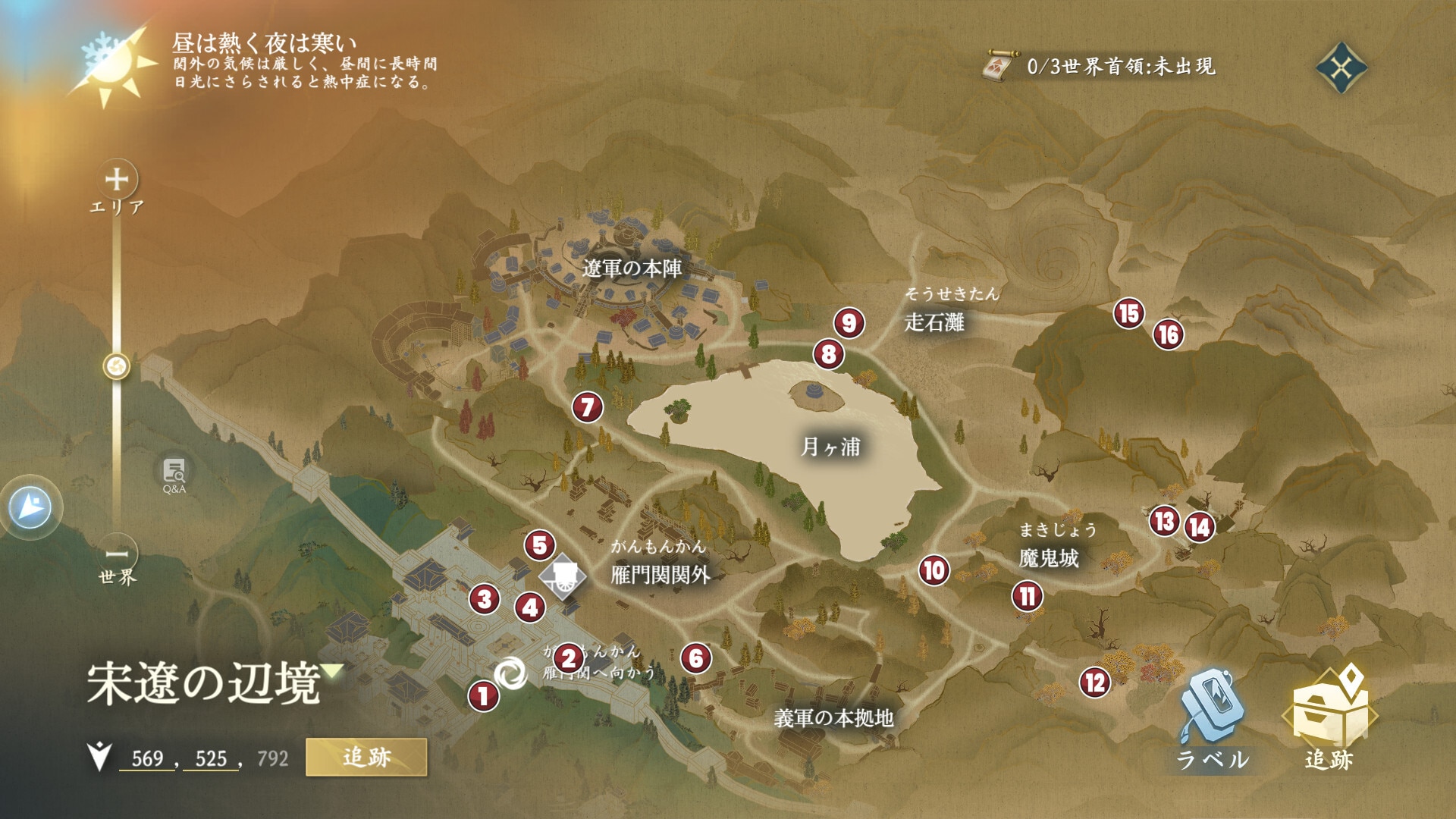Click map marker number 10
1456x819 pixels.
[934, 570]
